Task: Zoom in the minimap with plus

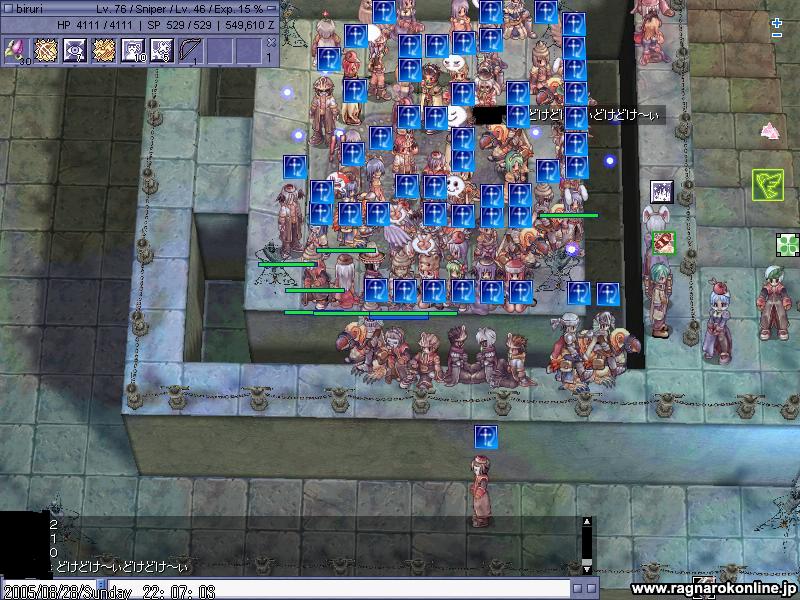Action: [x=777, y=22]
